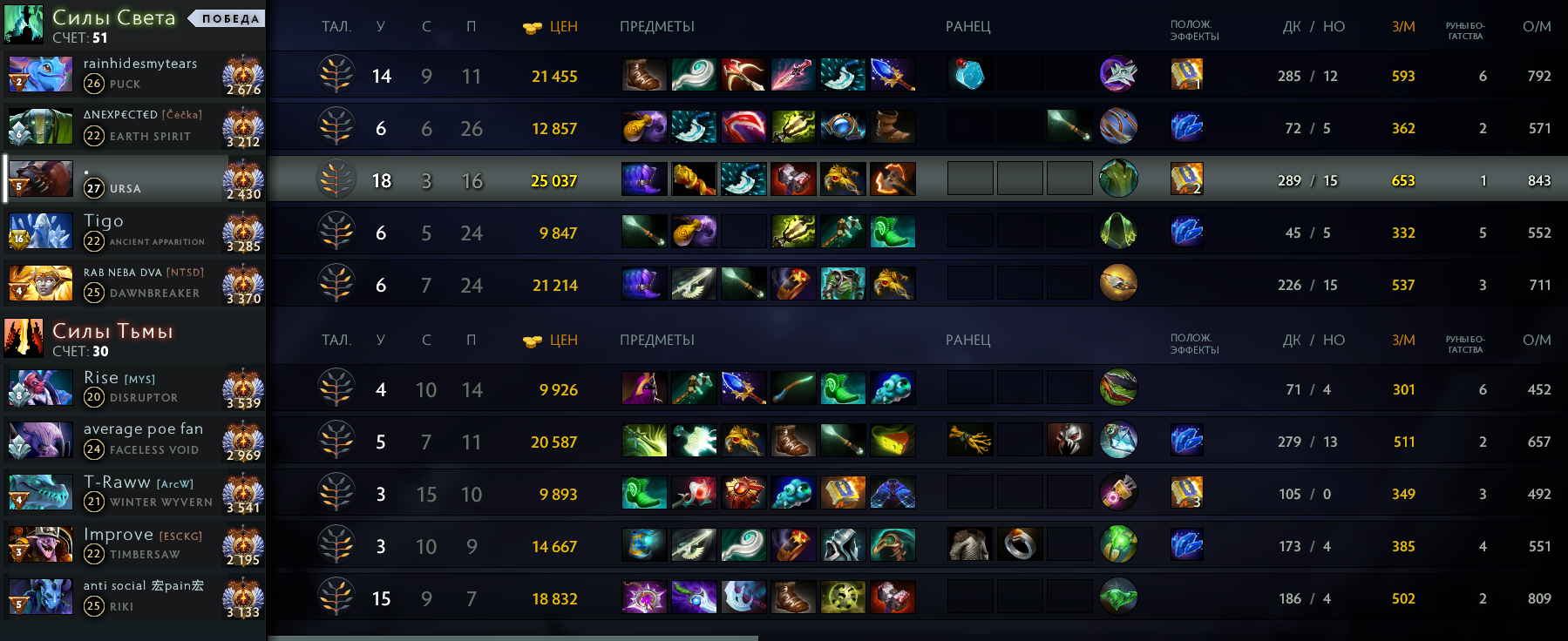
Task: Click the Timbersaw hero portrait
Action: 40,545
